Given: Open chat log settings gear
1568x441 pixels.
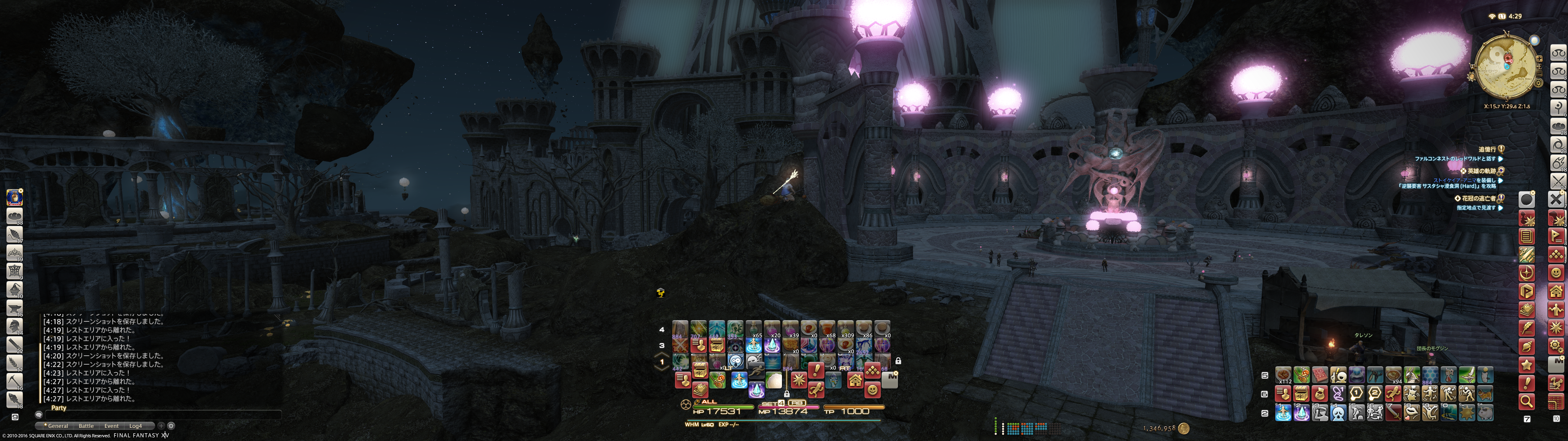Looking at the screenshot, I should click(x=171, y=426).
